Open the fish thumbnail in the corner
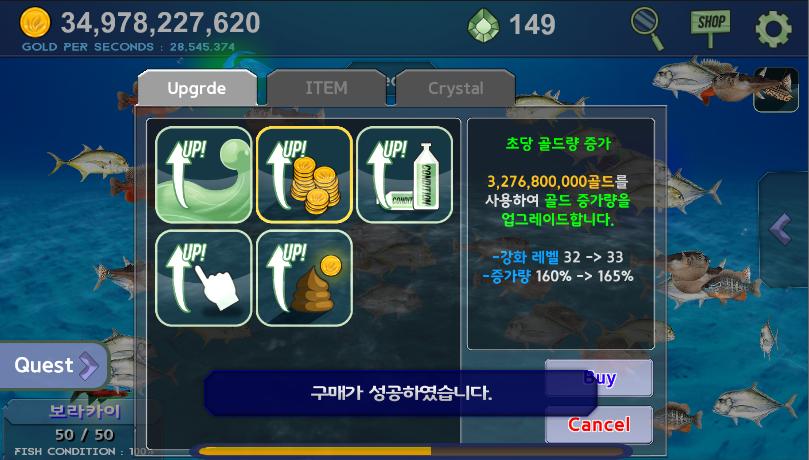 coord(775,89)
